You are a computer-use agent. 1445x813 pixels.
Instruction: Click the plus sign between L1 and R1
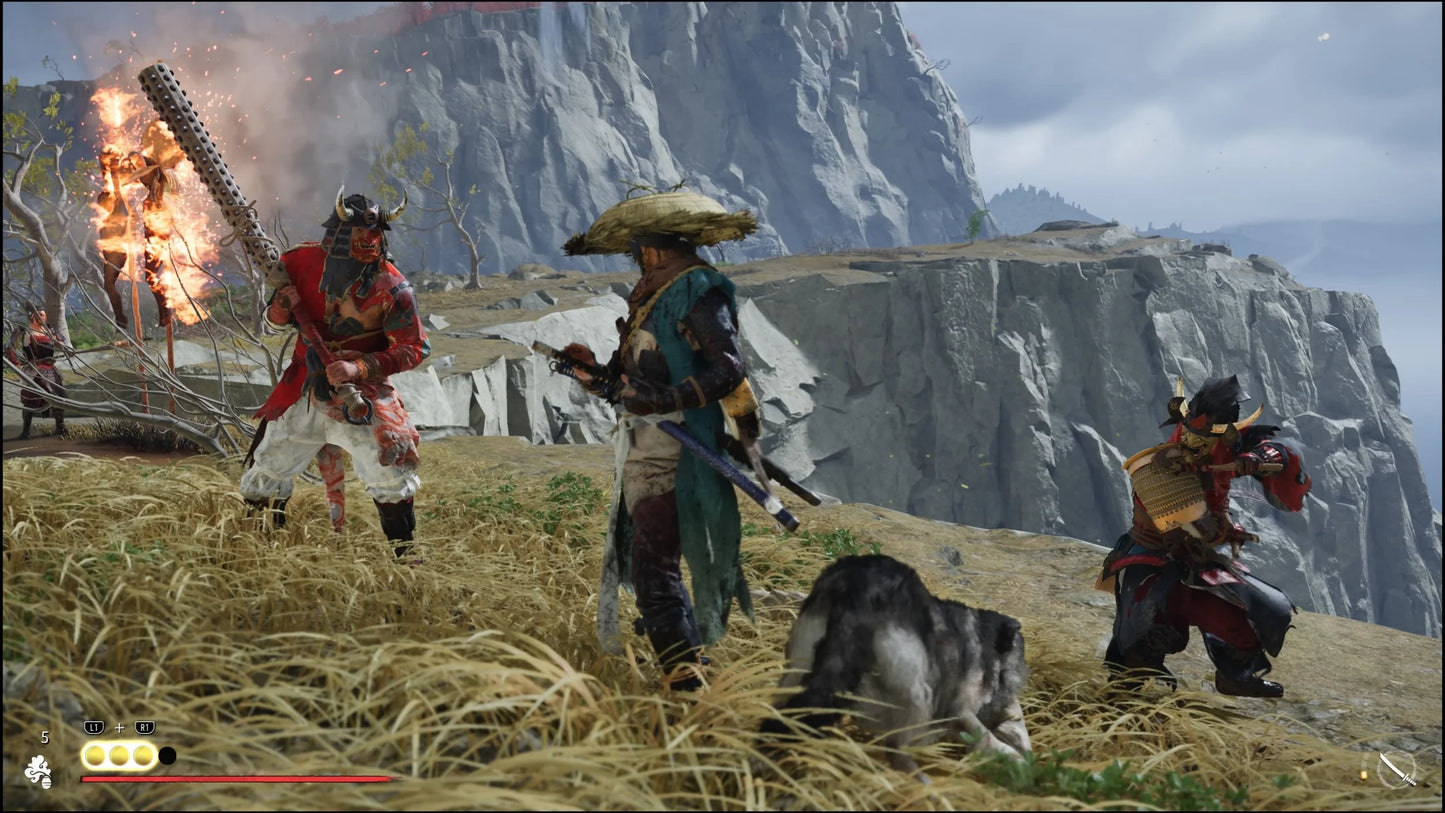tap(119, 727)
